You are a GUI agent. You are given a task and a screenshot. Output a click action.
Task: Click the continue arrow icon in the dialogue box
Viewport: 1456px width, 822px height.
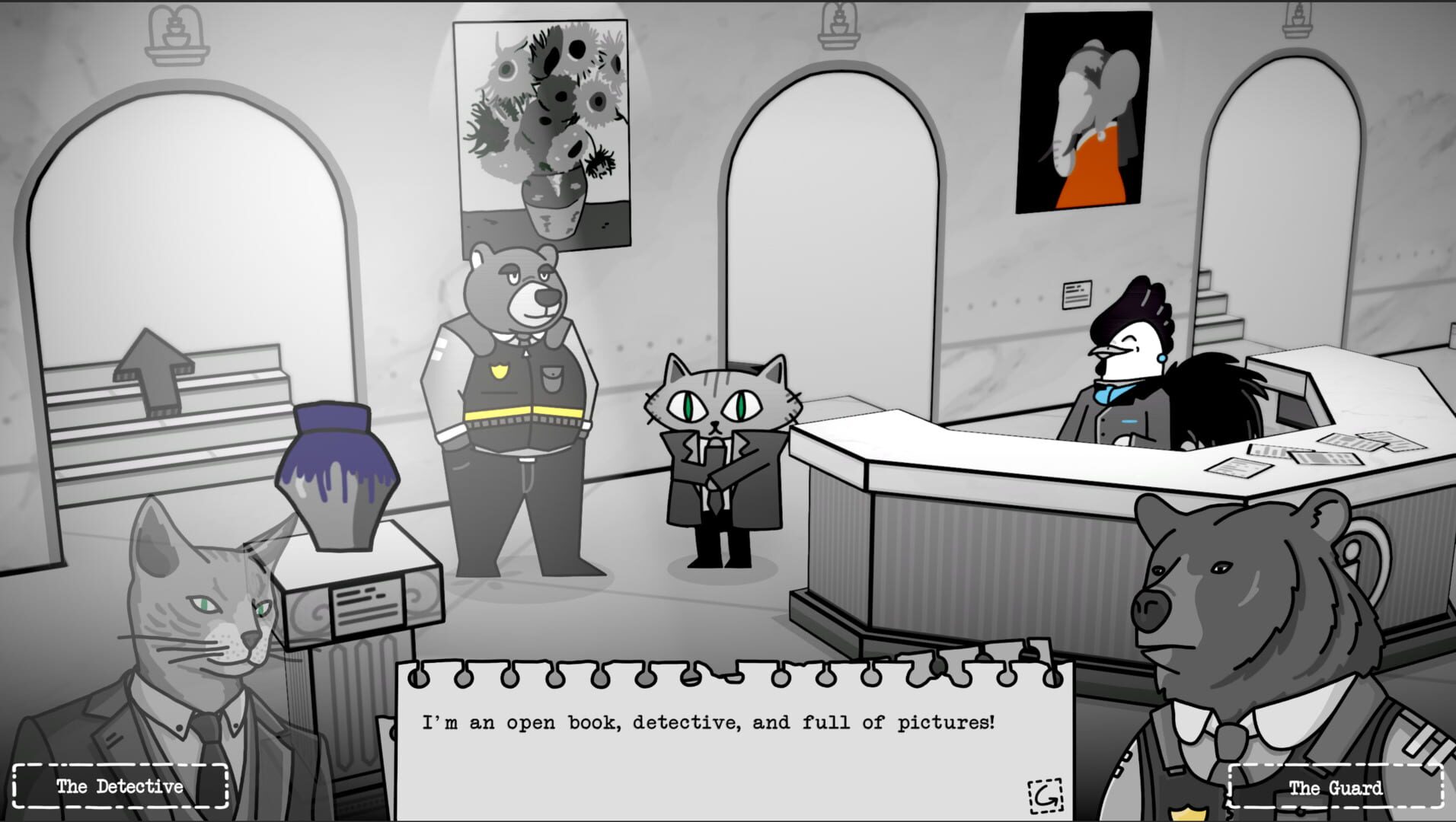coord(1046,796)
